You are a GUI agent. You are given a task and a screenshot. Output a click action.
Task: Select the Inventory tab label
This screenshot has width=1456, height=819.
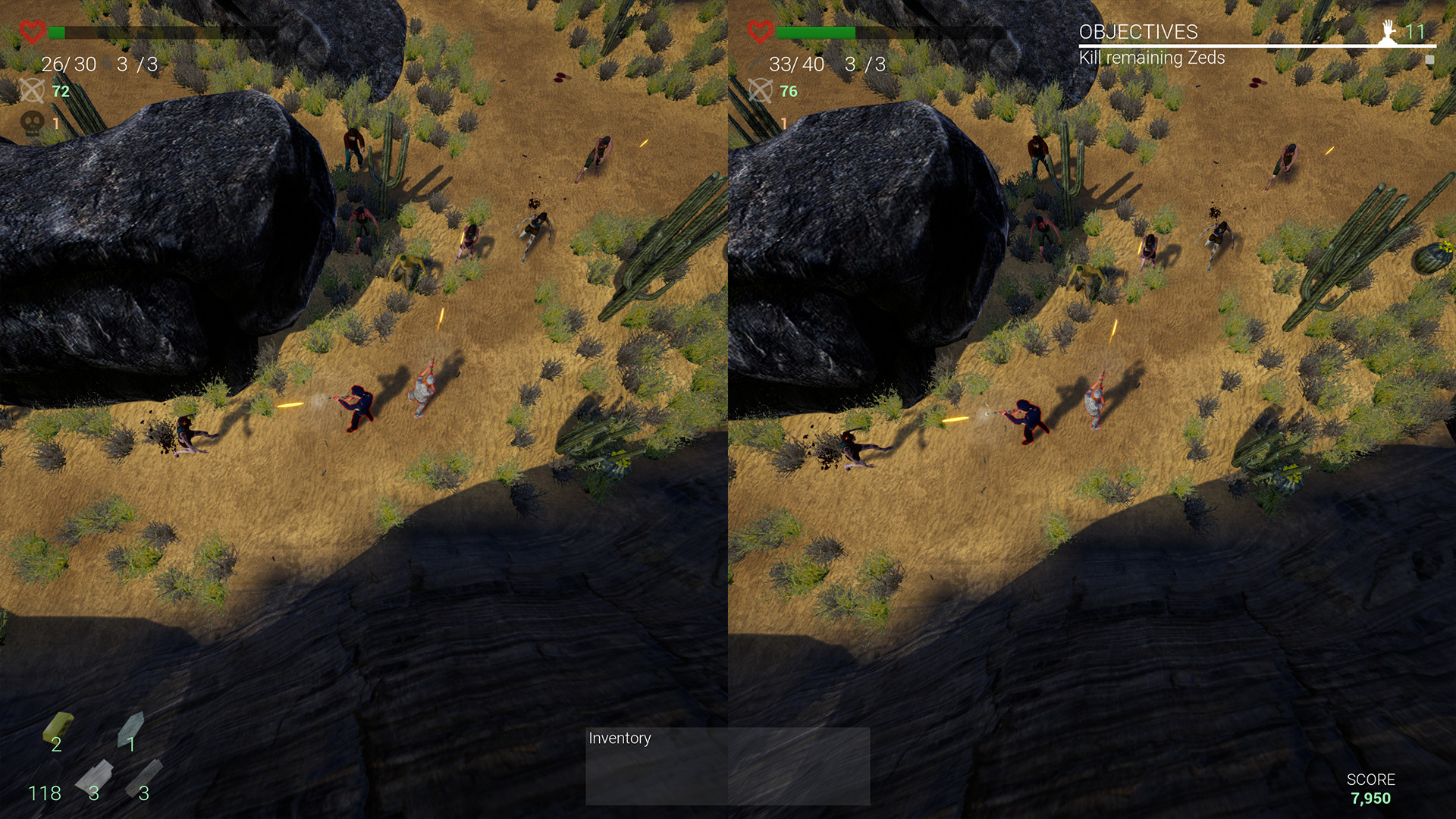pyautogui.click(x=620, y=738)
